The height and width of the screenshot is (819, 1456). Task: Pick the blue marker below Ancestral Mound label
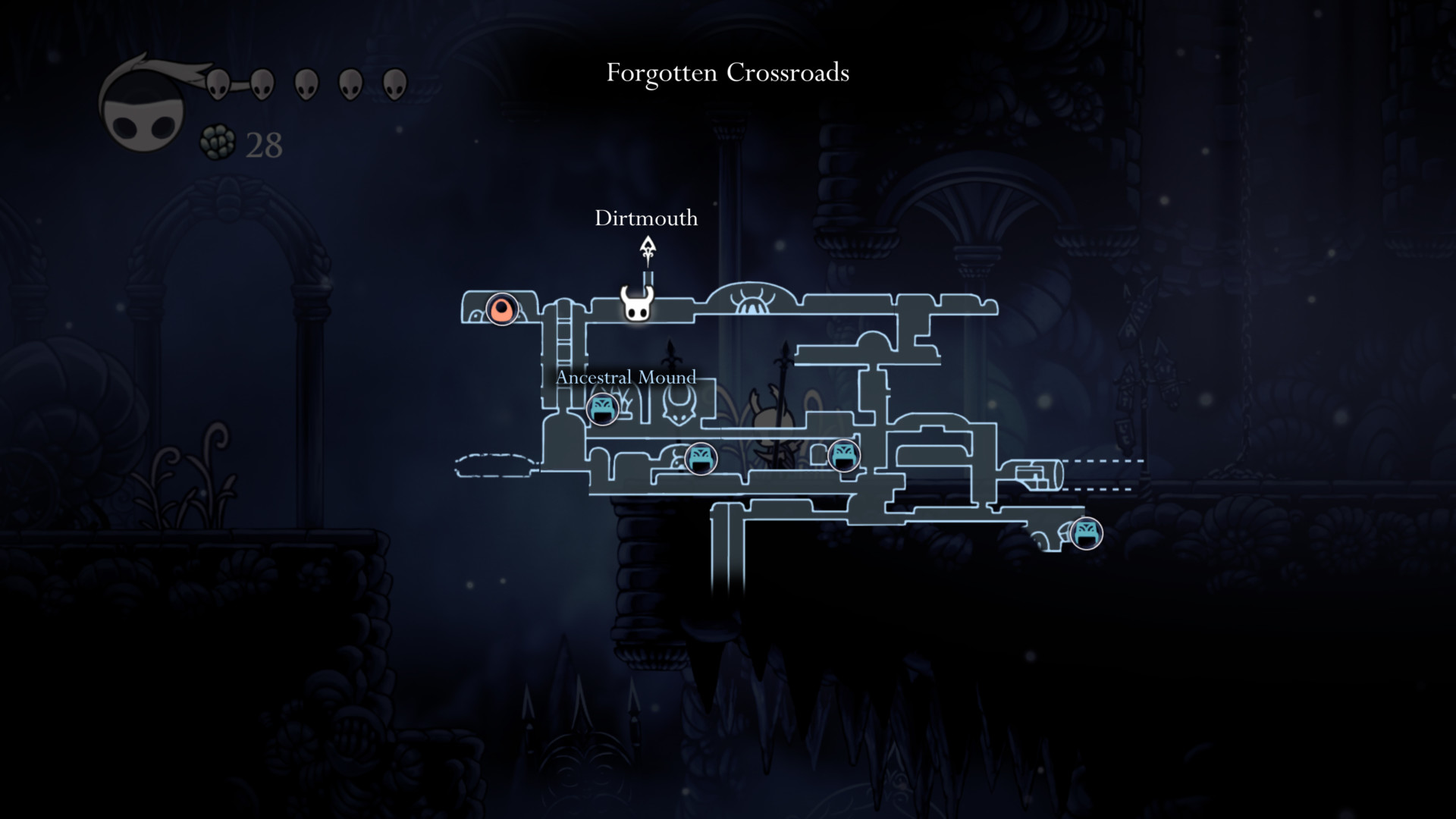(603, 409)
